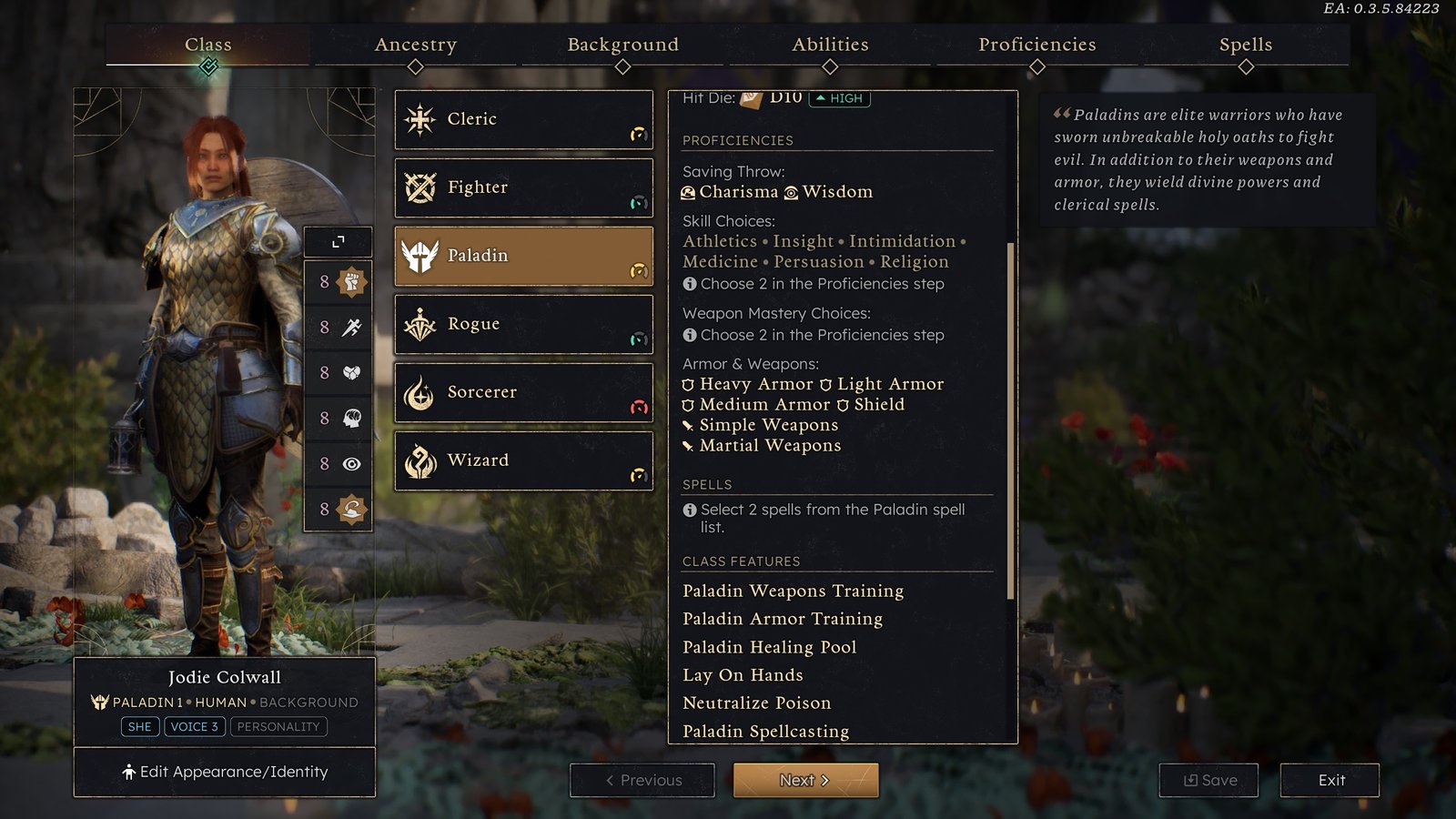The height and width of the screenshot is (819, 1456).
Task: Go back with the Previous button
Action: (642, 780)
